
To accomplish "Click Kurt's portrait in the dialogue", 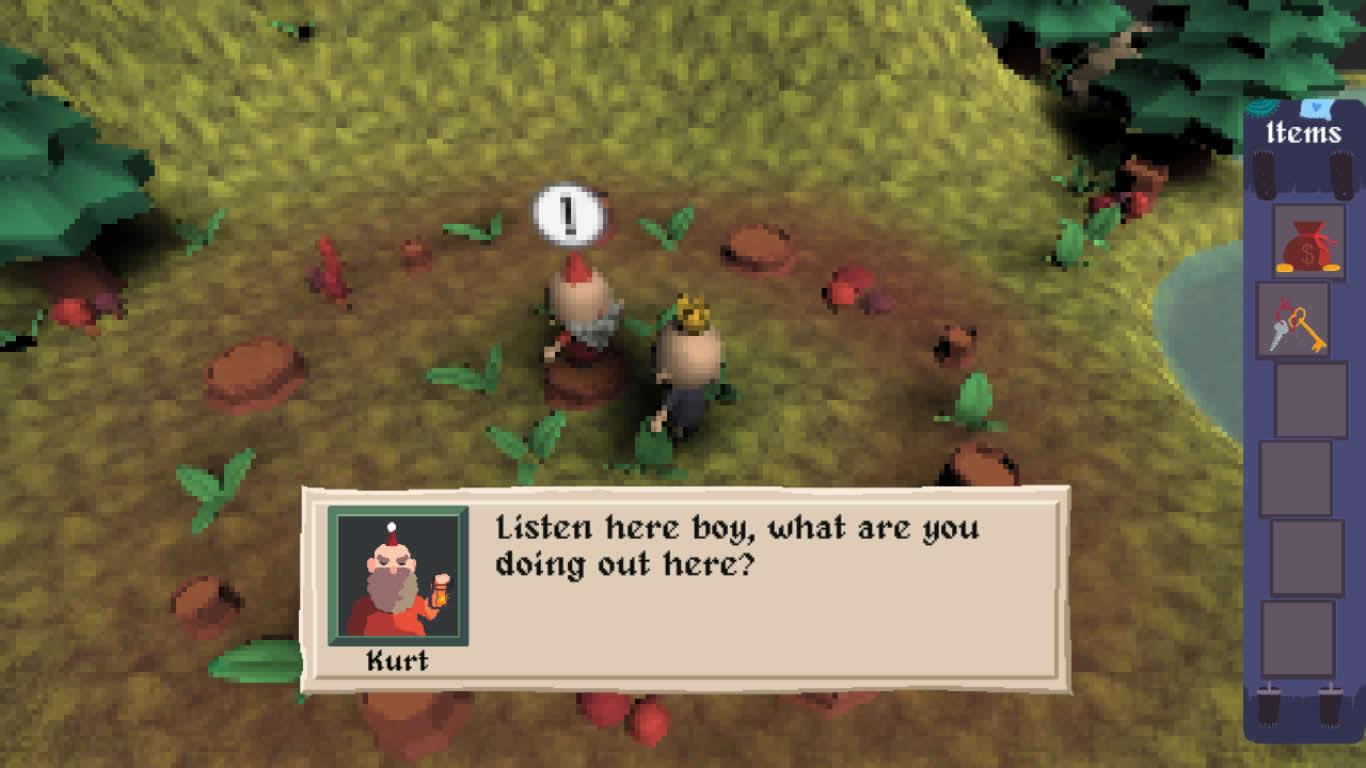I will click(x=397, y=576).
